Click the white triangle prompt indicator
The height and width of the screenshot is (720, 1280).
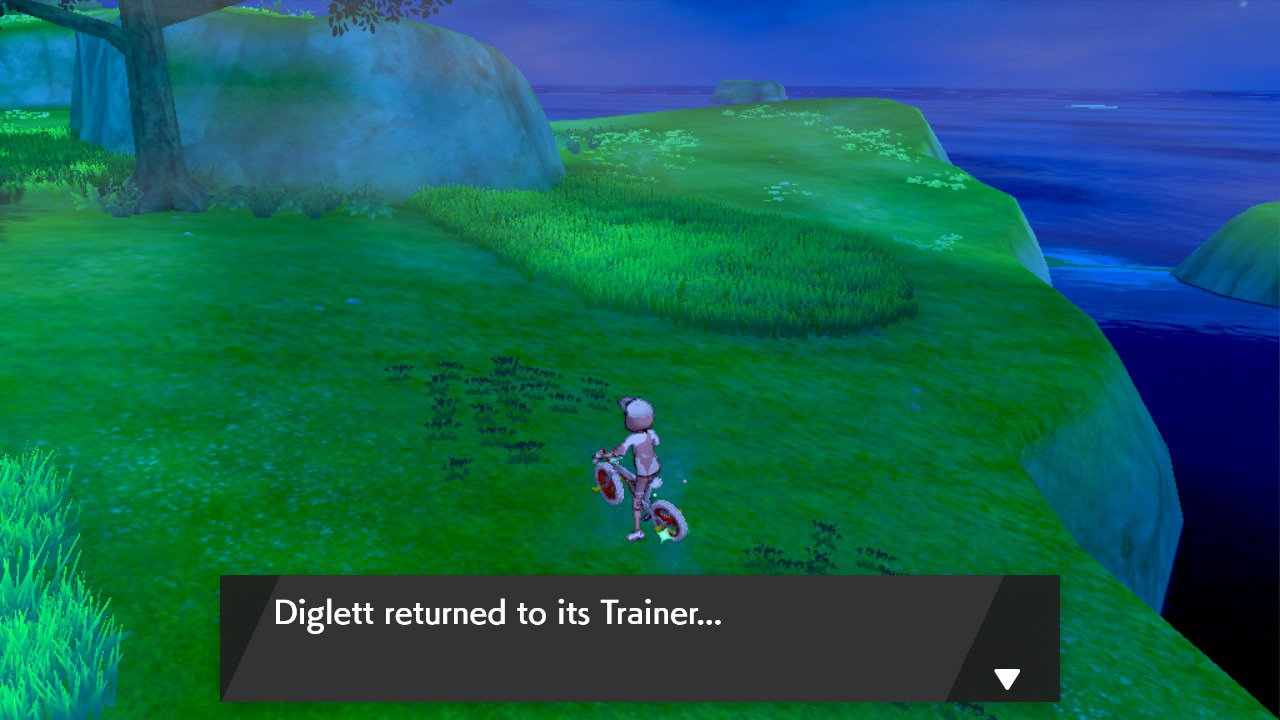(1007, 678)
